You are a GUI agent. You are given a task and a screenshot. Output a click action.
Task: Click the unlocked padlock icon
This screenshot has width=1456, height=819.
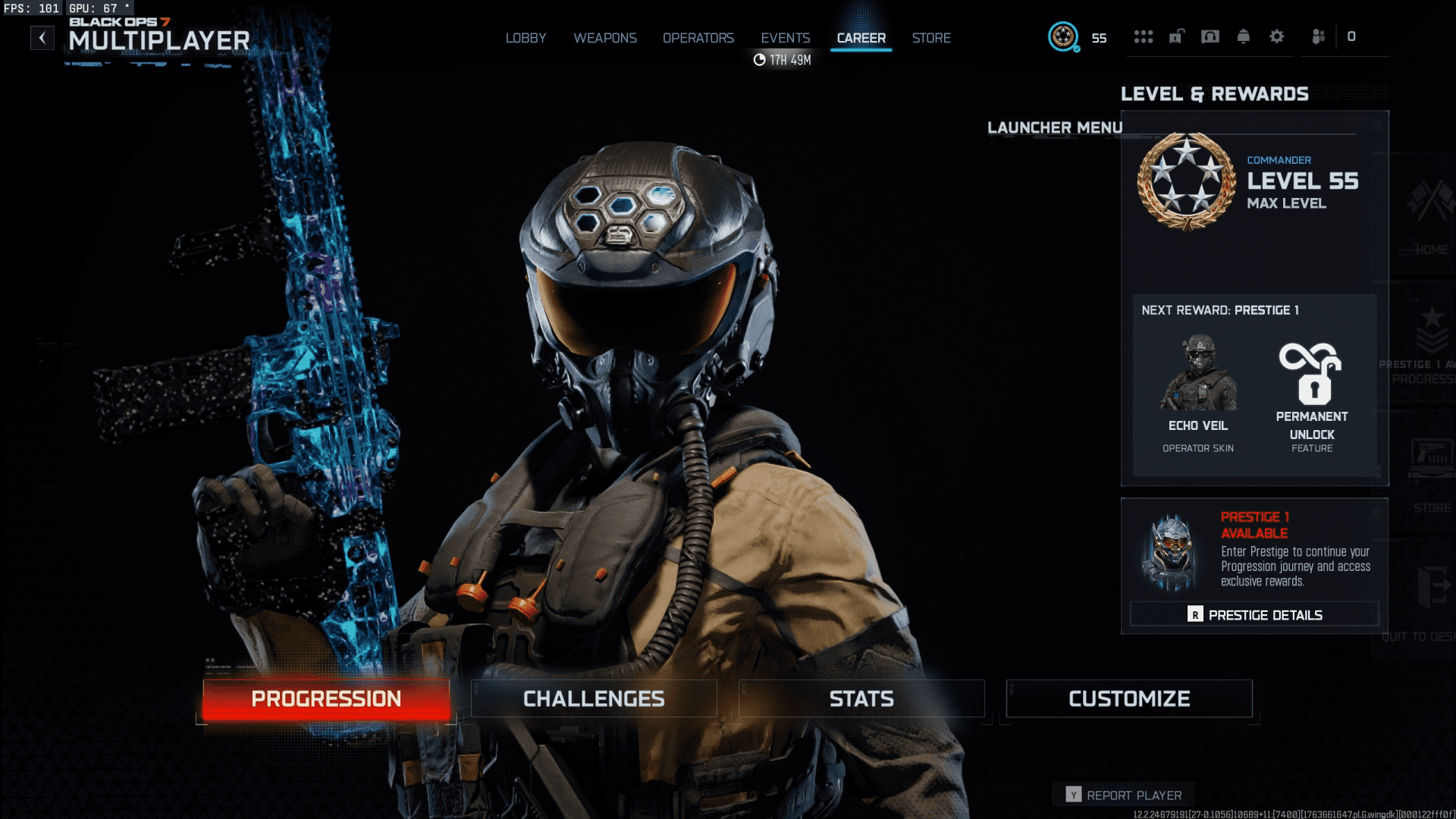pos(1176,36)
